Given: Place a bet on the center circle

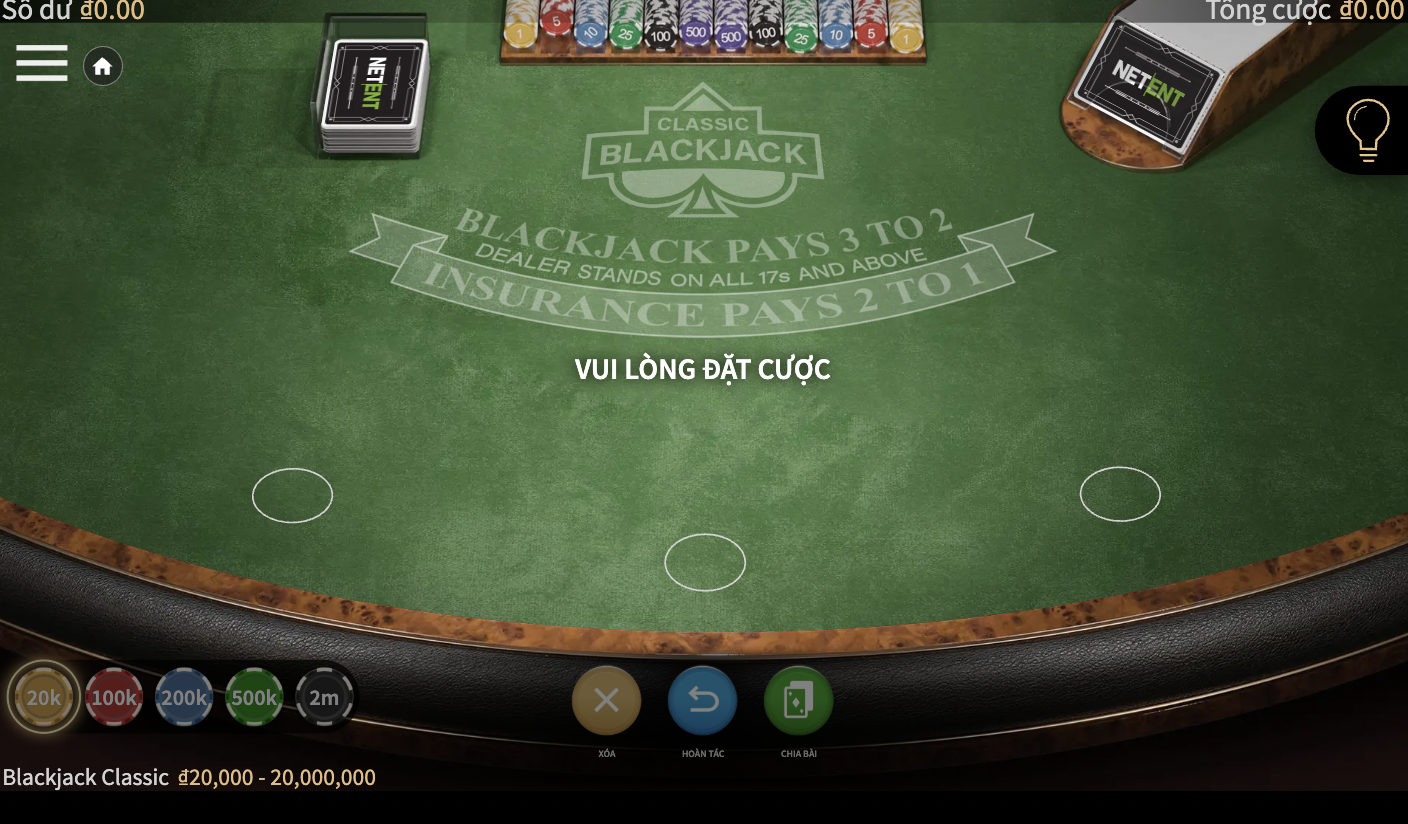Looking at the screenshot, I should point(705,562).
